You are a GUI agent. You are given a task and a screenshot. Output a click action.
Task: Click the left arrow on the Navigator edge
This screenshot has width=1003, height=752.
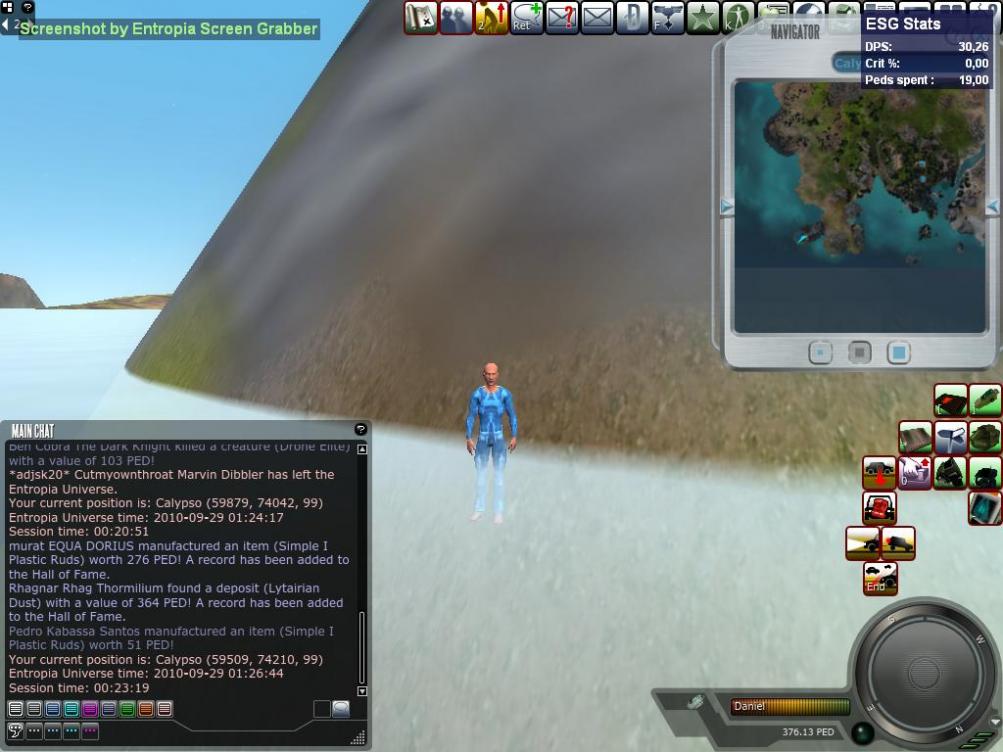pos(727,207)
